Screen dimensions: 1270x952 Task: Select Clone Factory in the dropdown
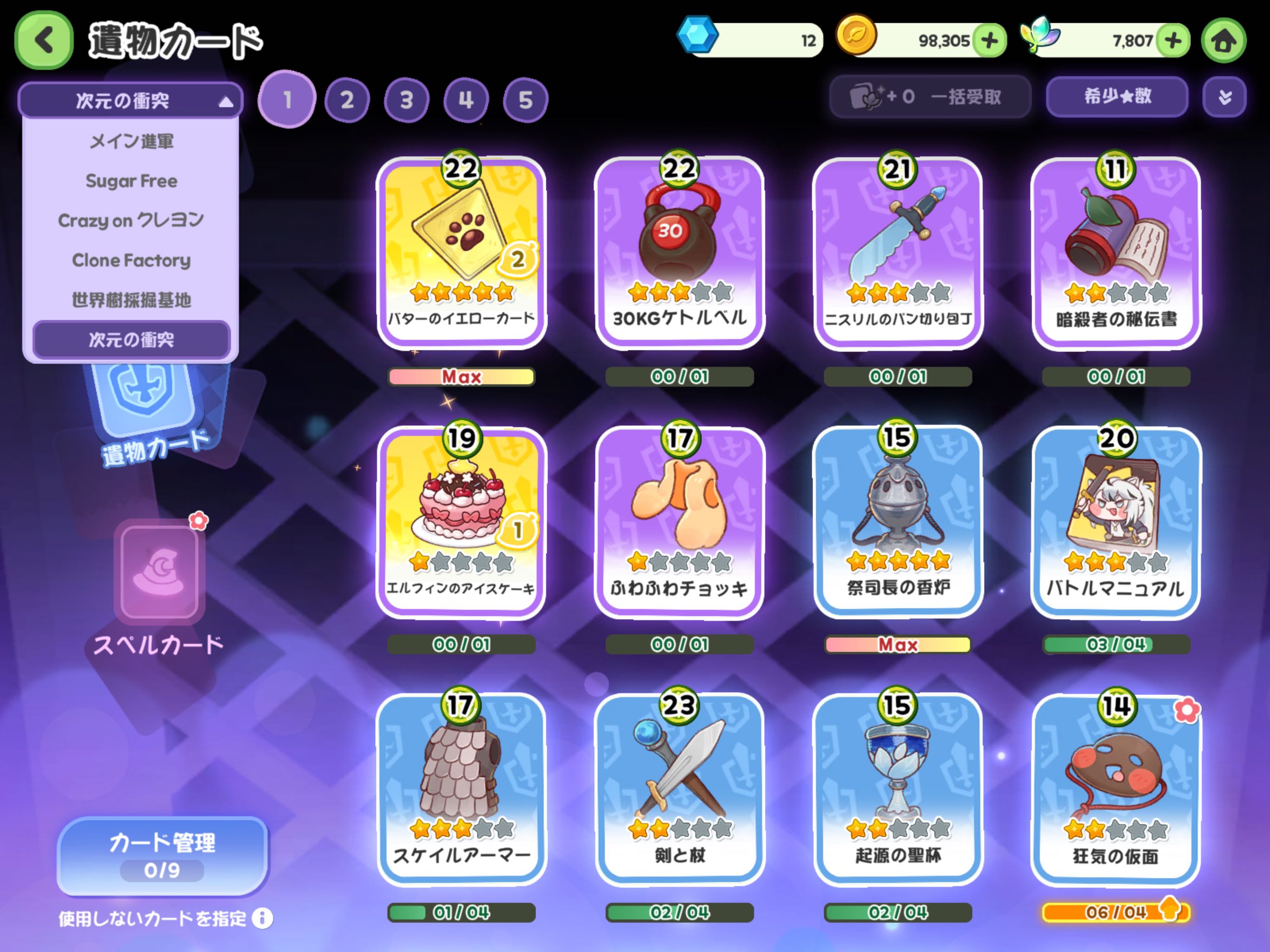coord(131,260)
